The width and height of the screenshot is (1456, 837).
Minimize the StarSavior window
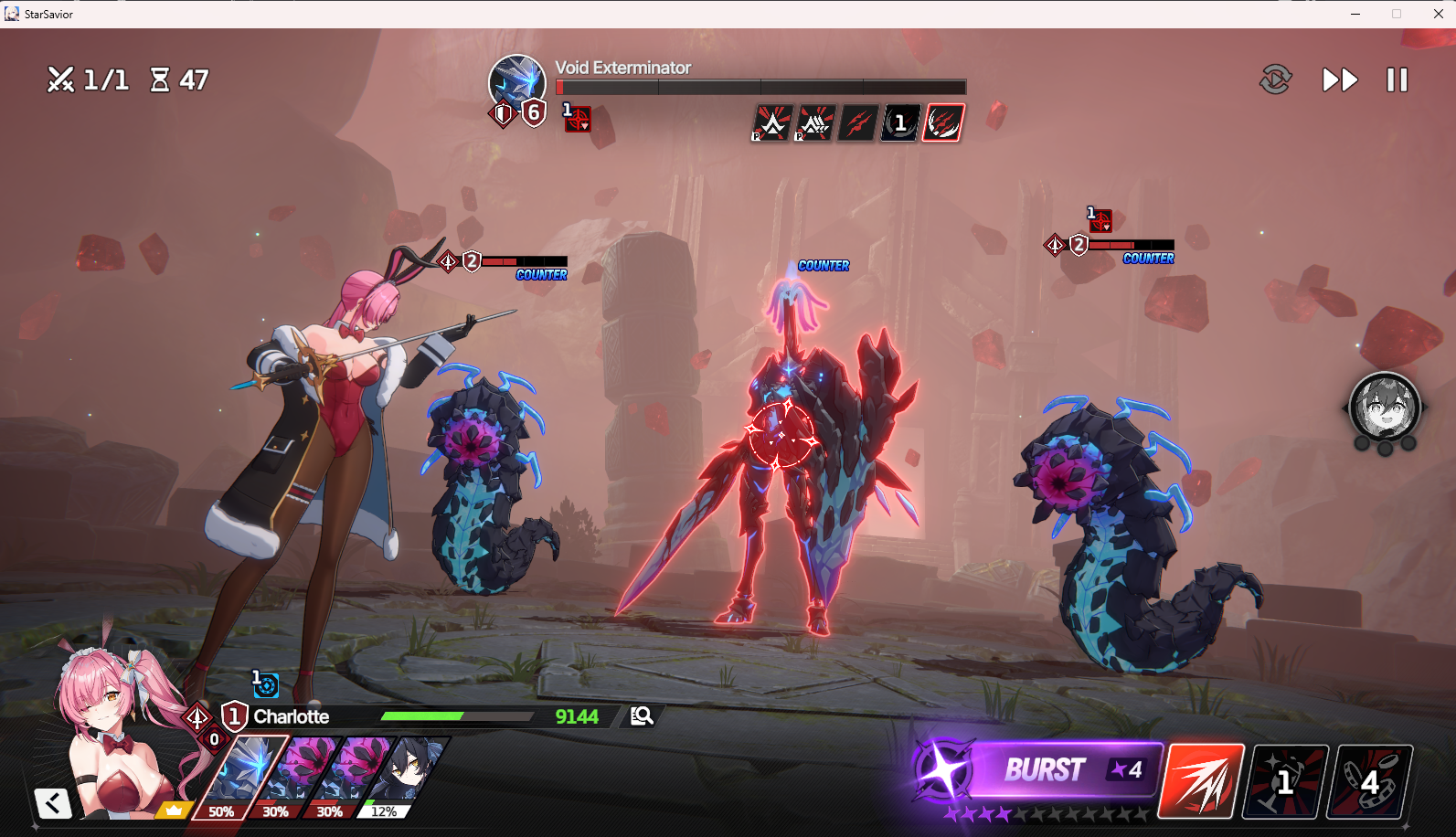click(x=1355, y=14)
